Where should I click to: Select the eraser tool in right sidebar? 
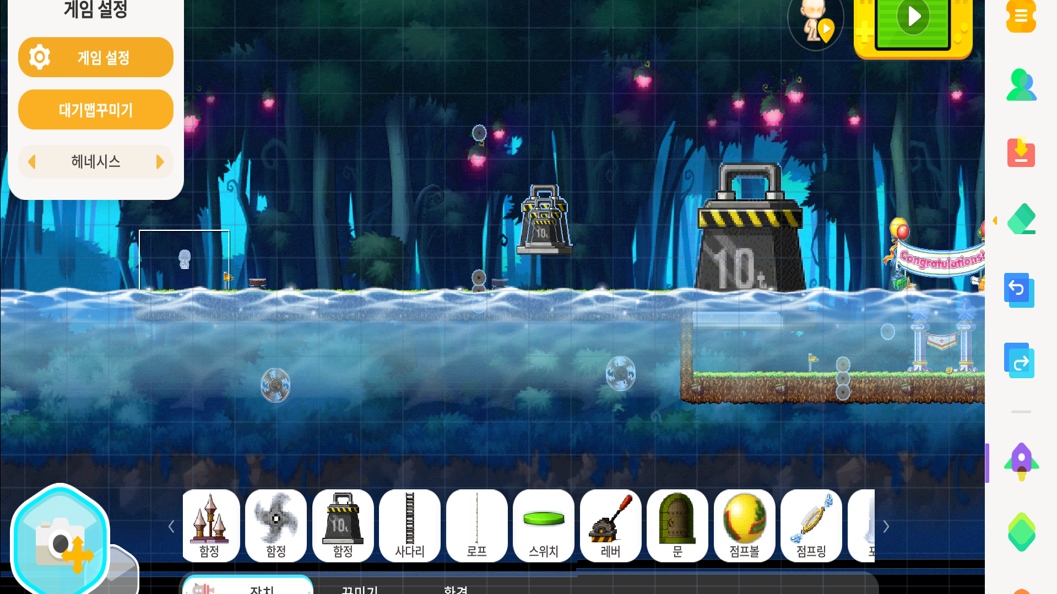1021,220
